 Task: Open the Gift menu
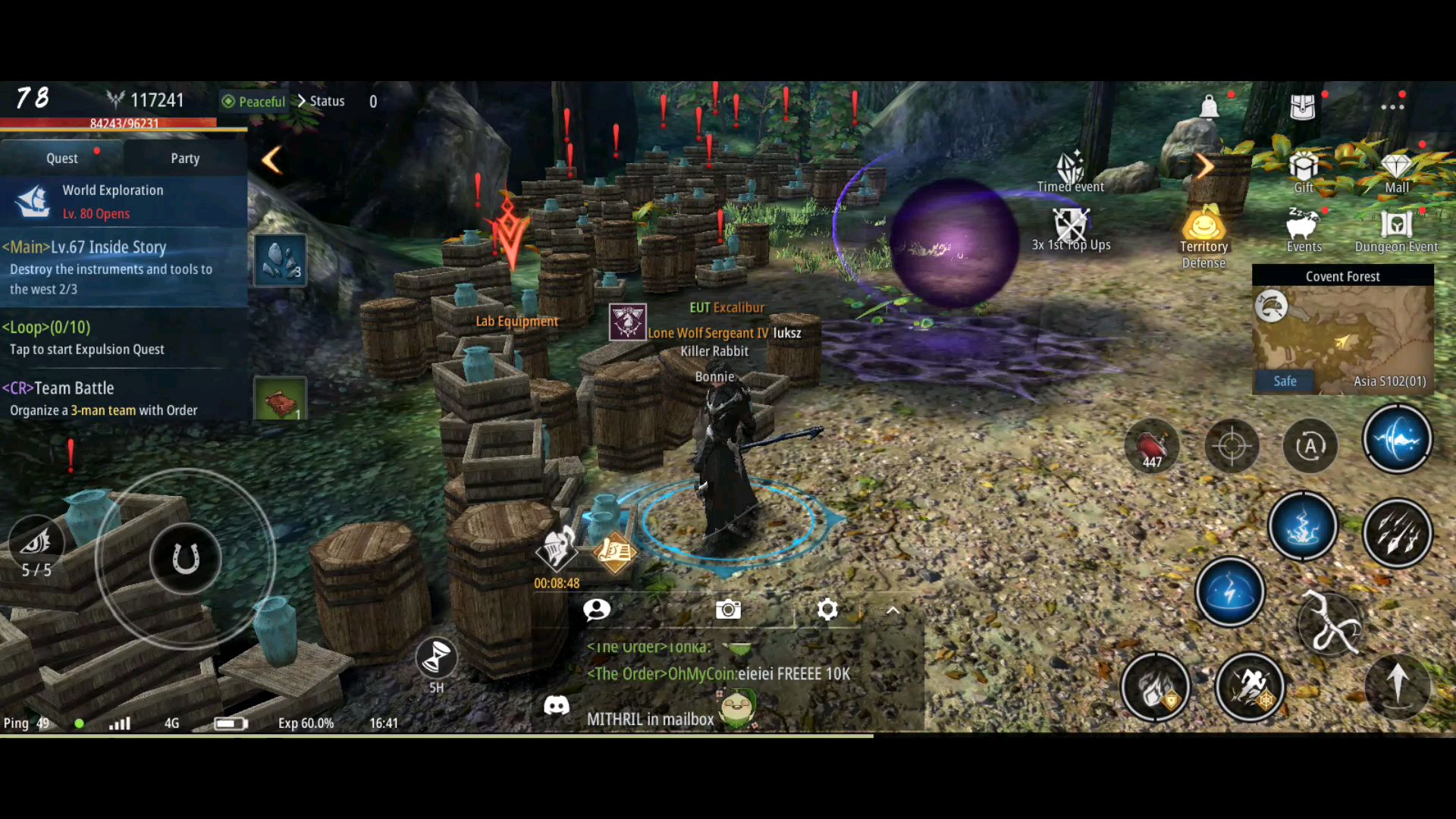pos(1304,171)
